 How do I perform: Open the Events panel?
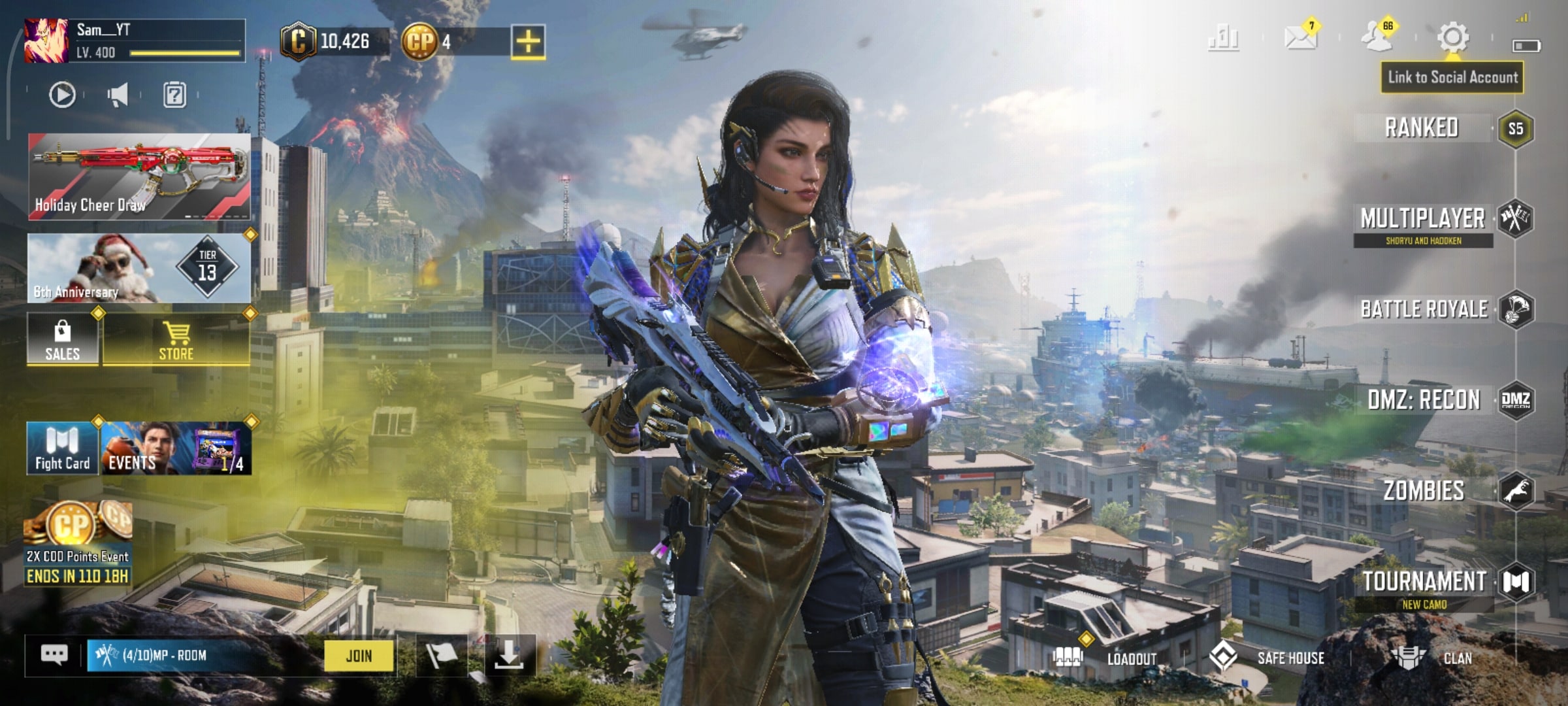176,448
